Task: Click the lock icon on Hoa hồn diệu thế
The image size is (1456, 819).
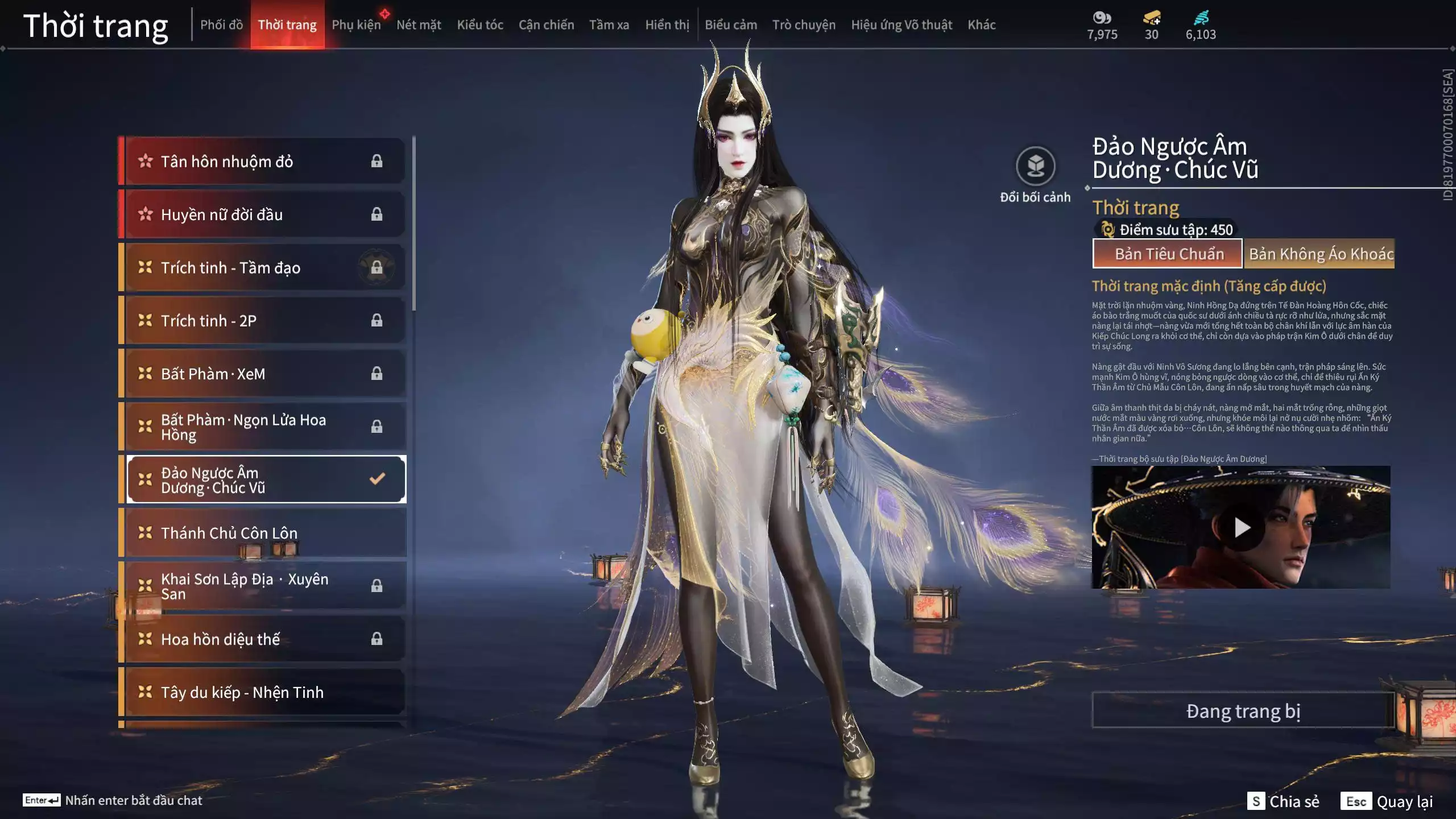Action: [377, 639]
